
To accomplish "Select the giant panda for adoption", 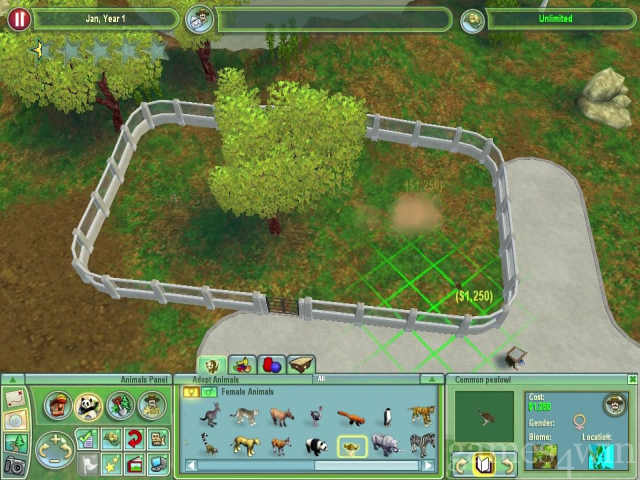I will click(x=316, y=444).
